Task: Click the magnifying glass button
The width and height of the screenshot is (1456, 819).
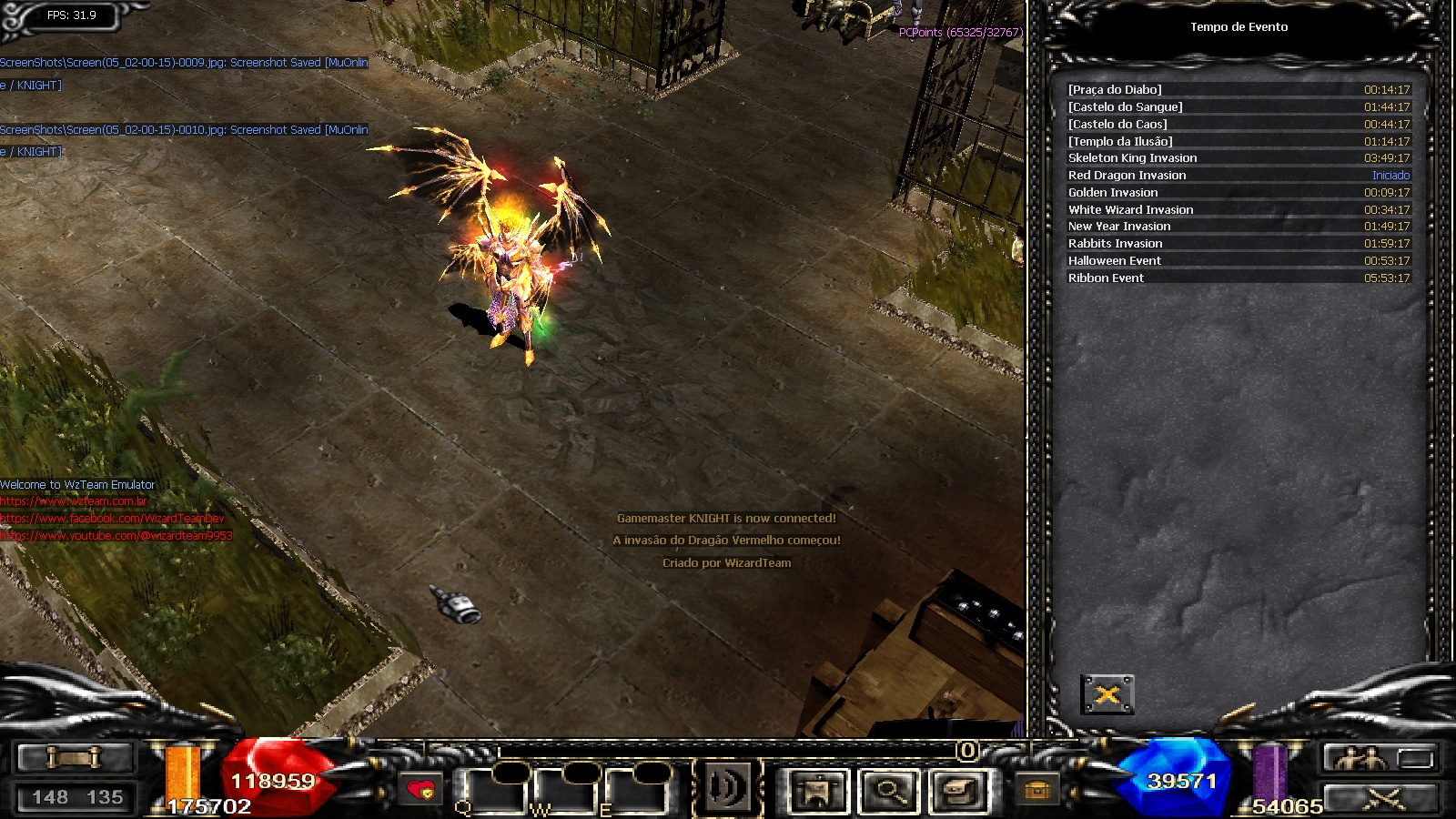Action: pyautogui.click(x=887, y=790)
